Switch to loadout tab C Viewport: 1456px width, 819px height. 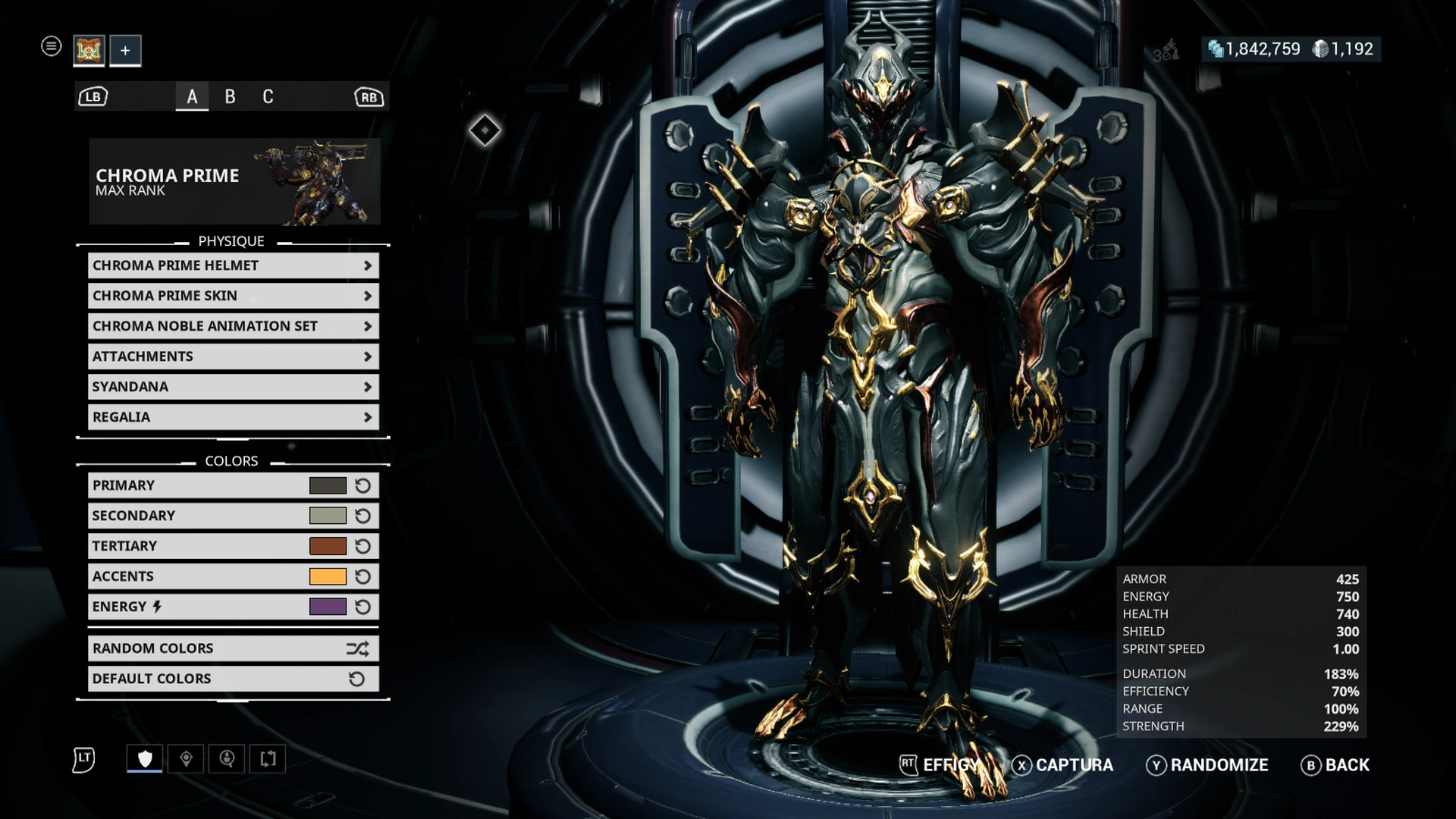[x=267, y=96]
